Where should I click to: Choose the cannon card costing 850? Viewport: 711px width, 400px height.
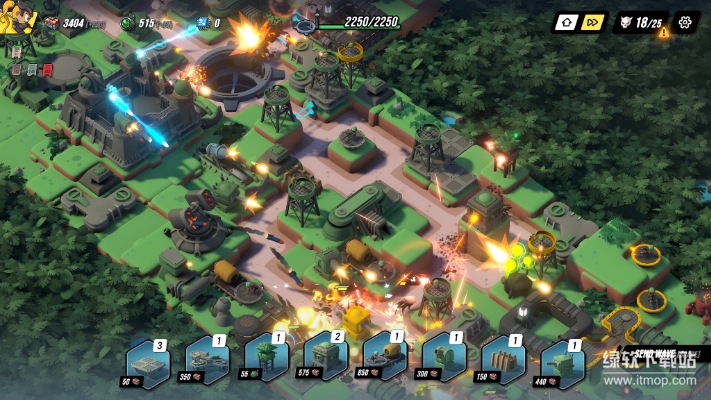385,361
